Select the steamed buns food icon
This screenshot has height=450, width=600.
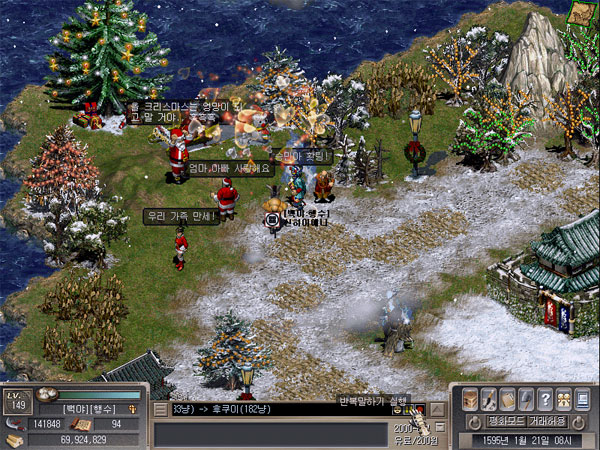tap(46, 394)
